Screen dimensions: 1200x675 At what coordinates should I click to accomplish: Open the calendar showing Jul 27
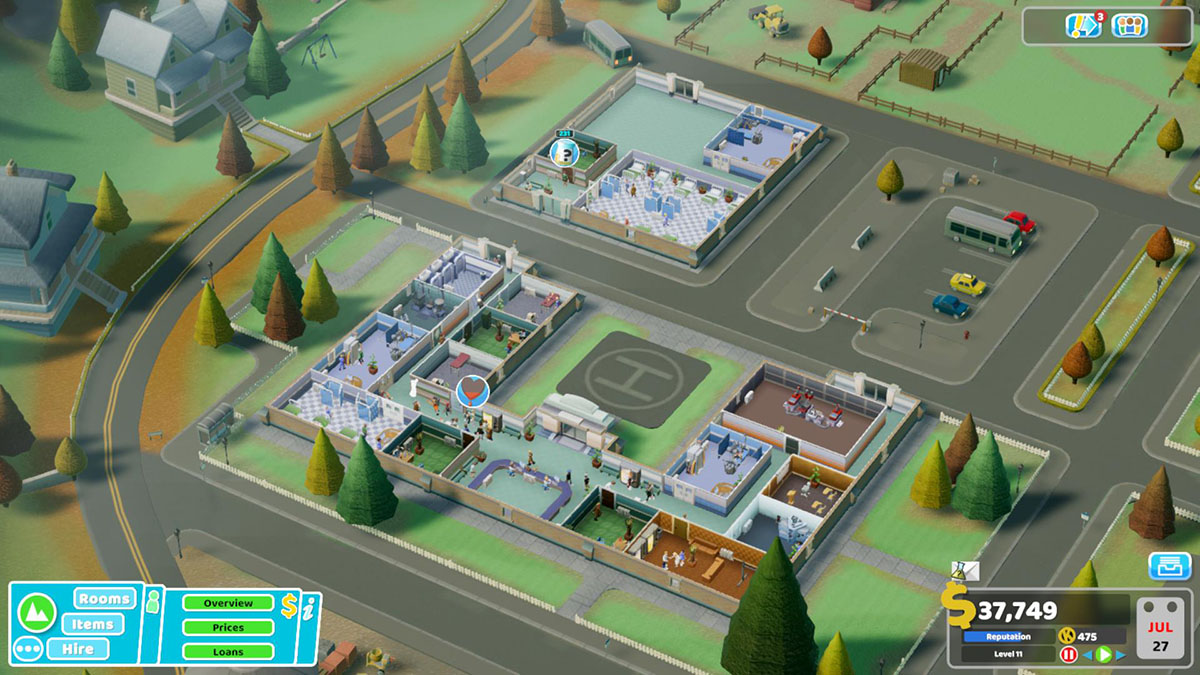(x=1161, y=628)
